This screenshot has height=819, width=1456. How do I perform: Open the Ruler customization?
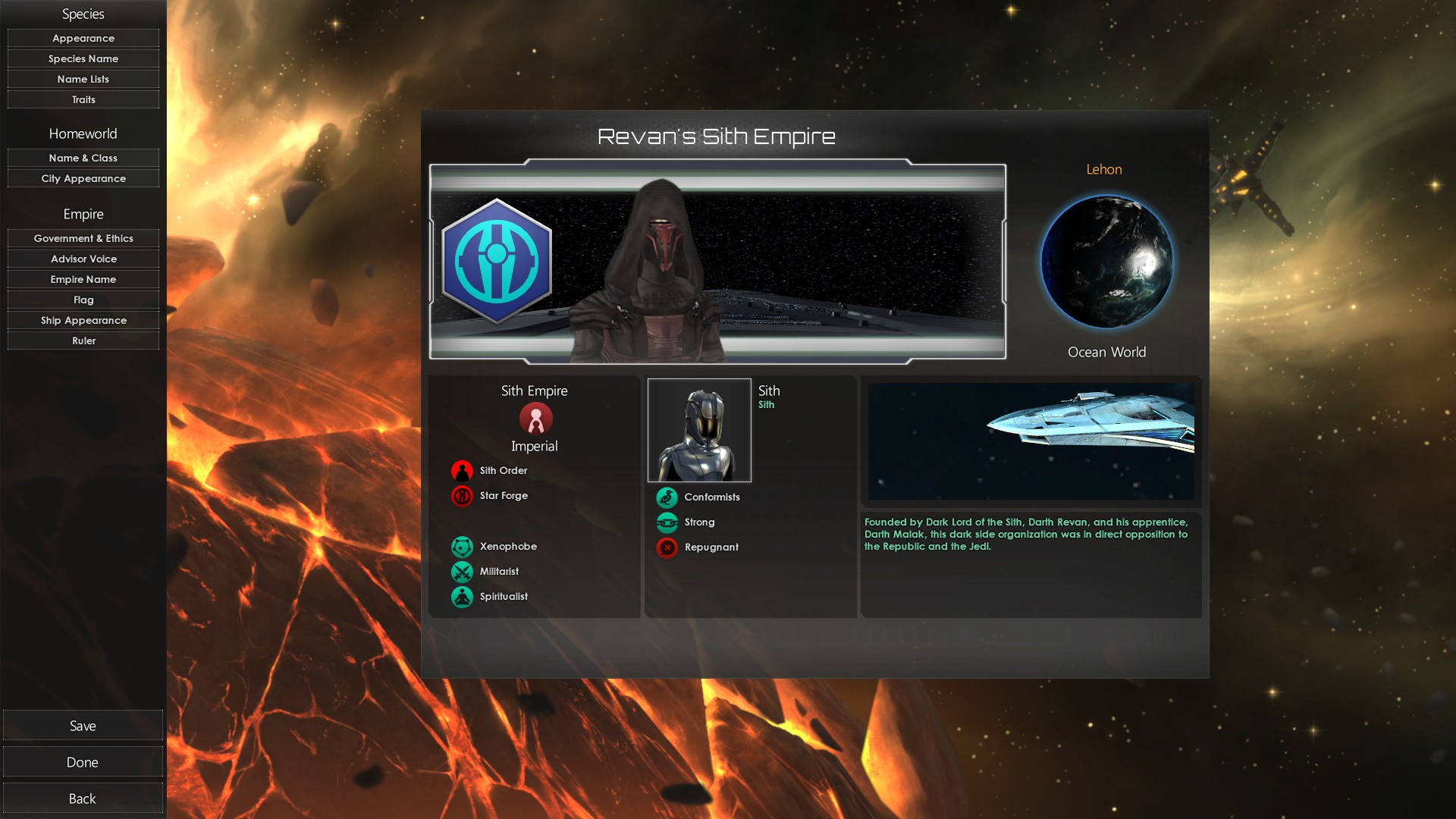click(83, 340)
